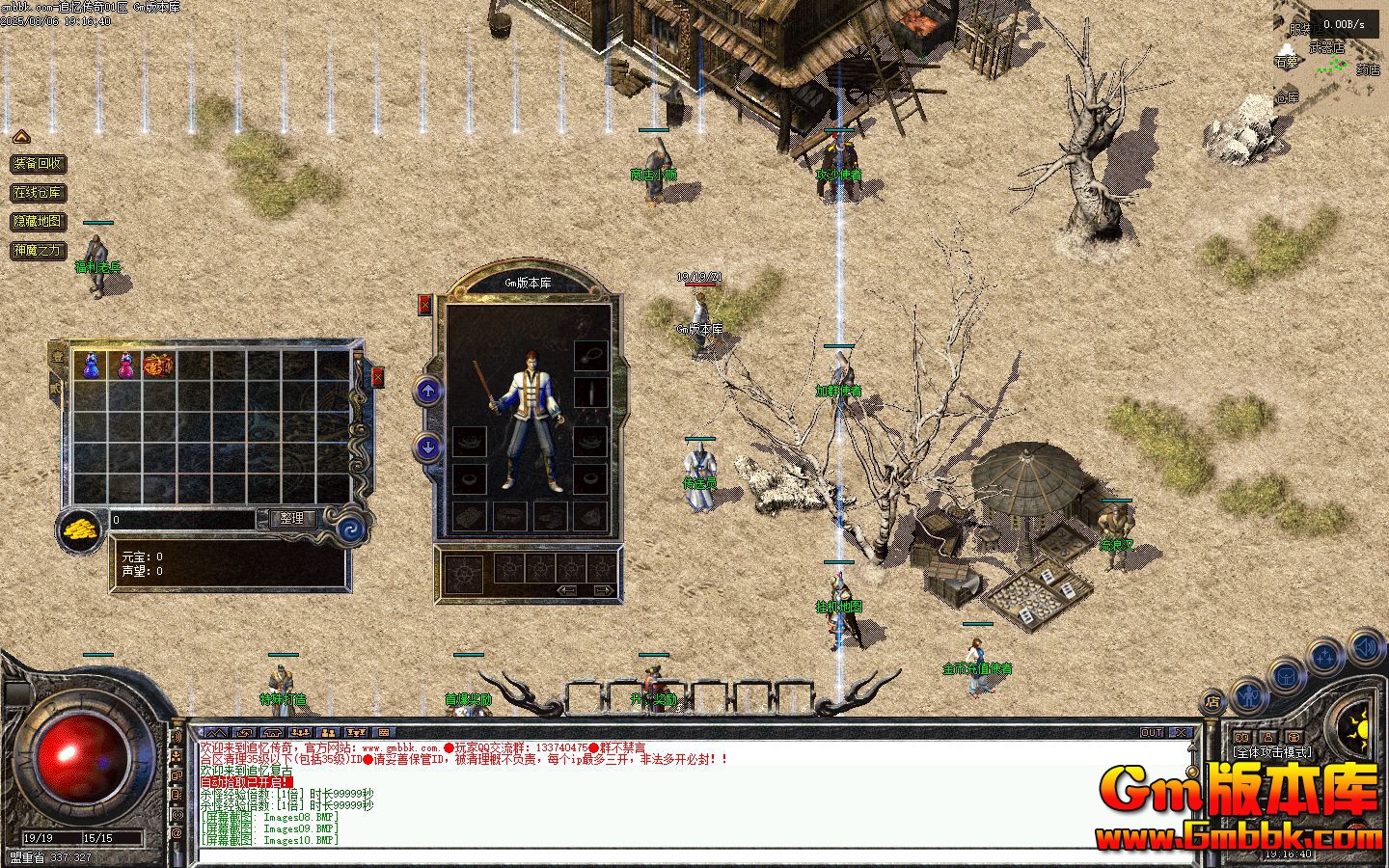Click the gold coins pile icon

click(79, 529)
